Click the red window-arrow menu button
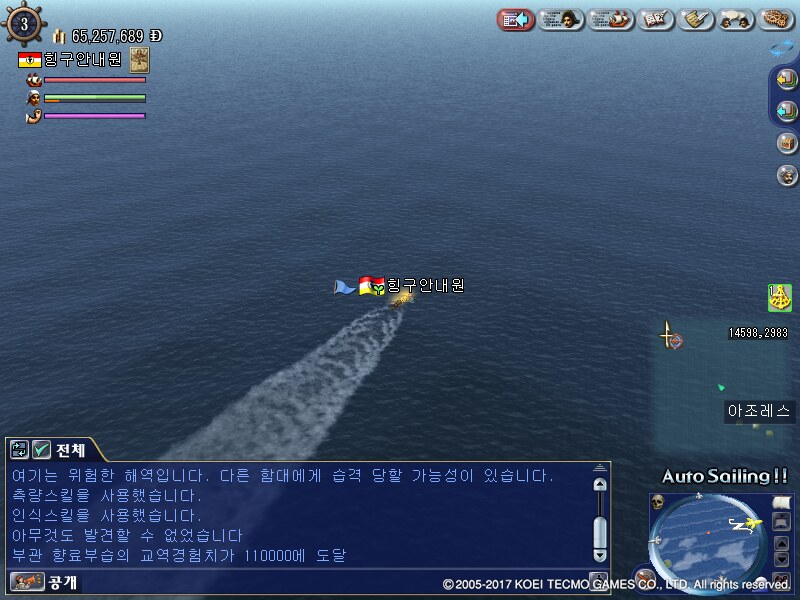The width and height of the screenshot is (800, 600). click(x=515, y=19)
